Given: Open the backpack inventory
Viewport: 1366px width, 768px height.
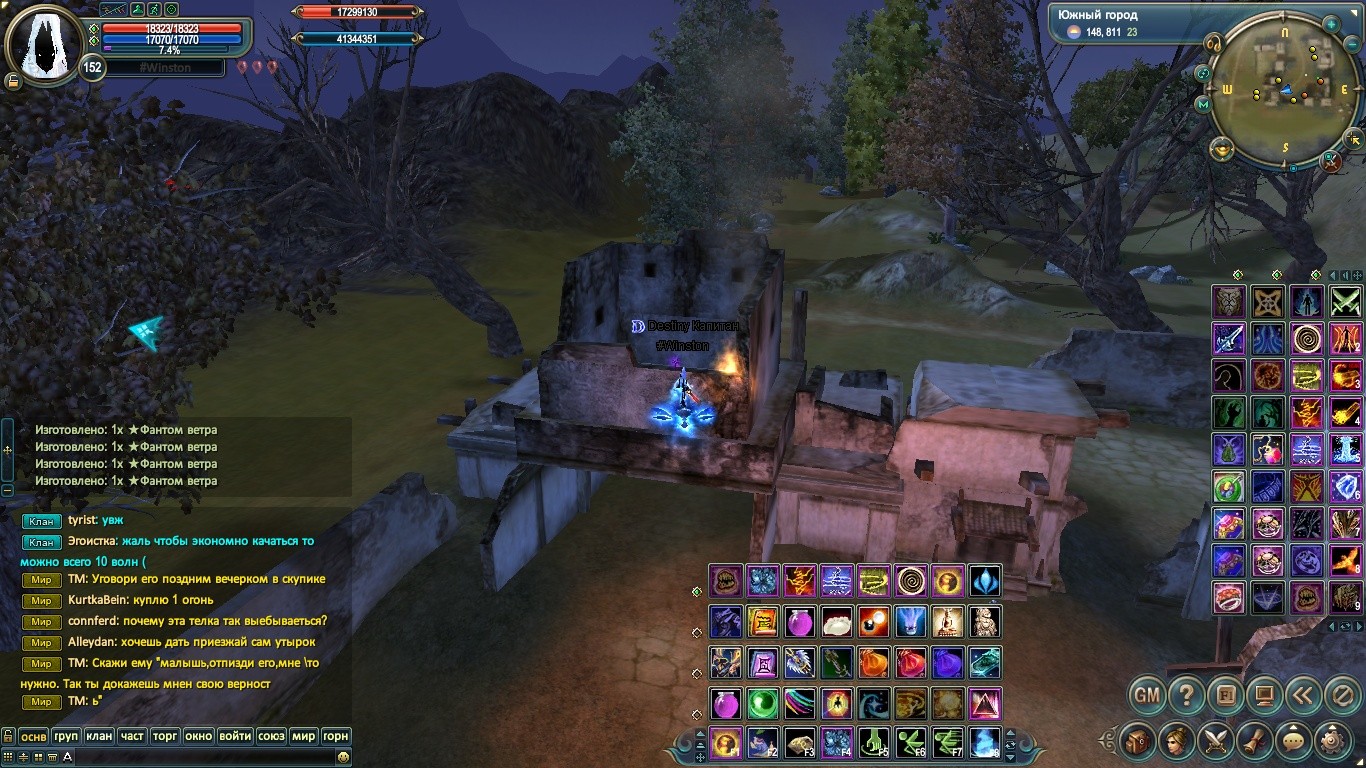Looking at the screenshot, I should point(1139,741).
